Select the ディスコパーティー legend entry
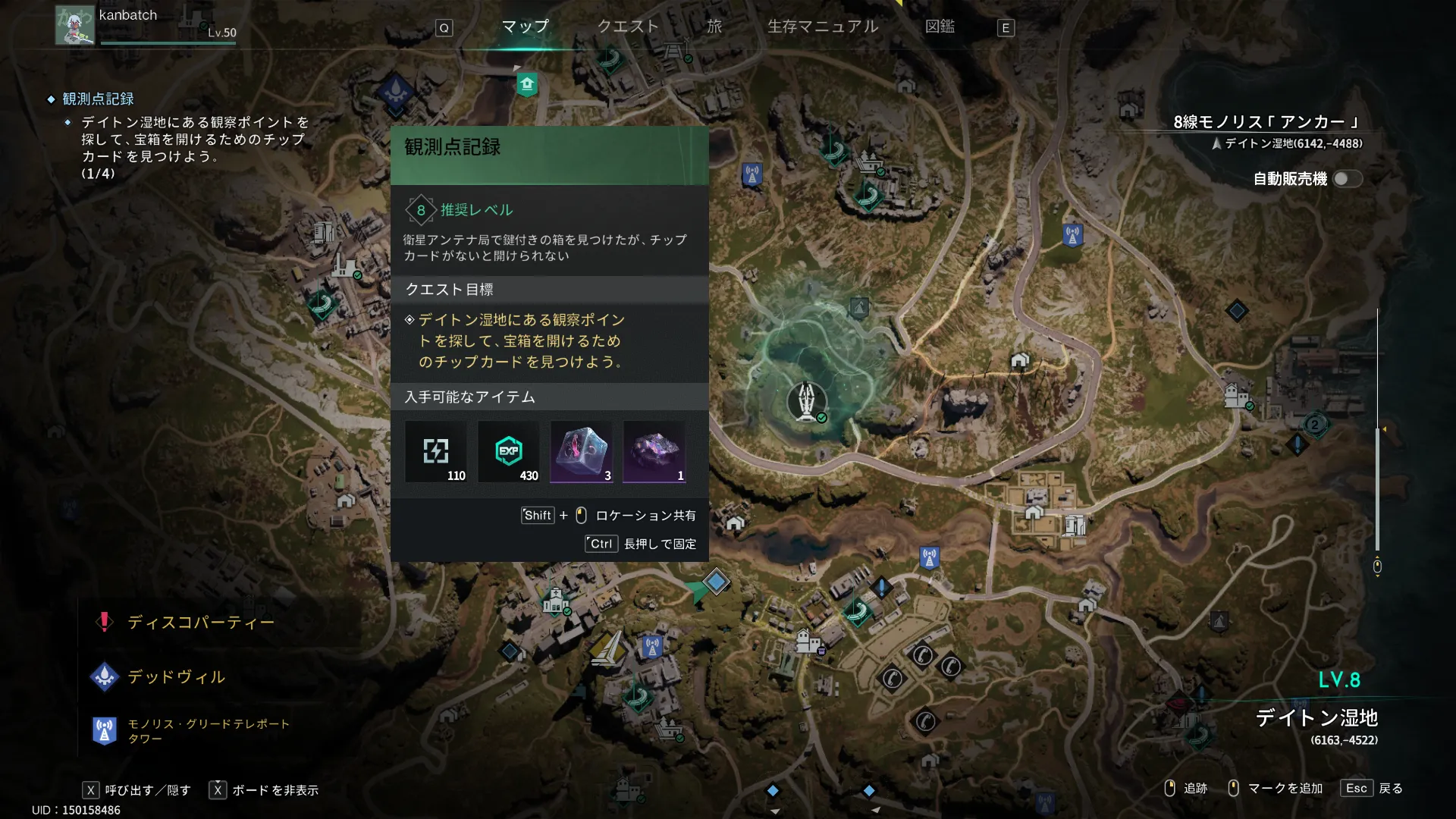 (x=200, y=623)
